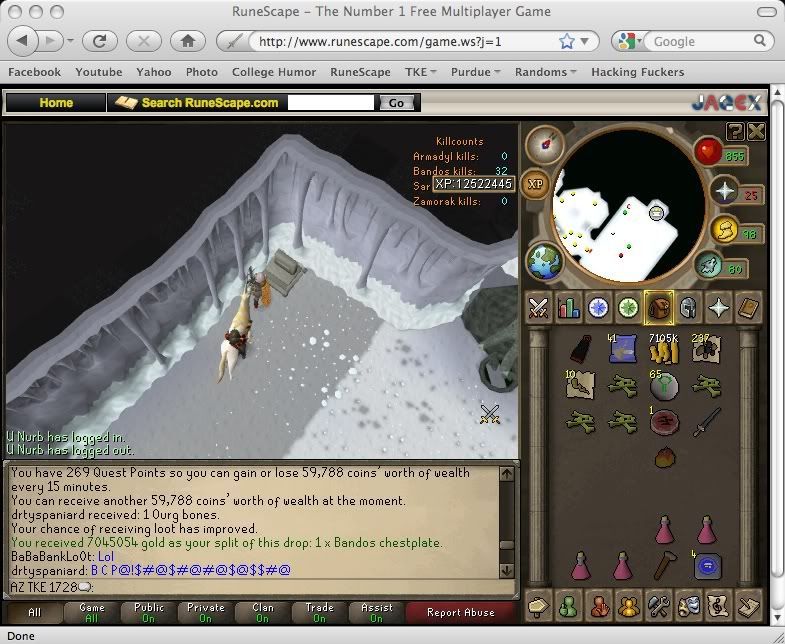
Task: Select the sword item in inventory
Action: (x=707, y=420)
